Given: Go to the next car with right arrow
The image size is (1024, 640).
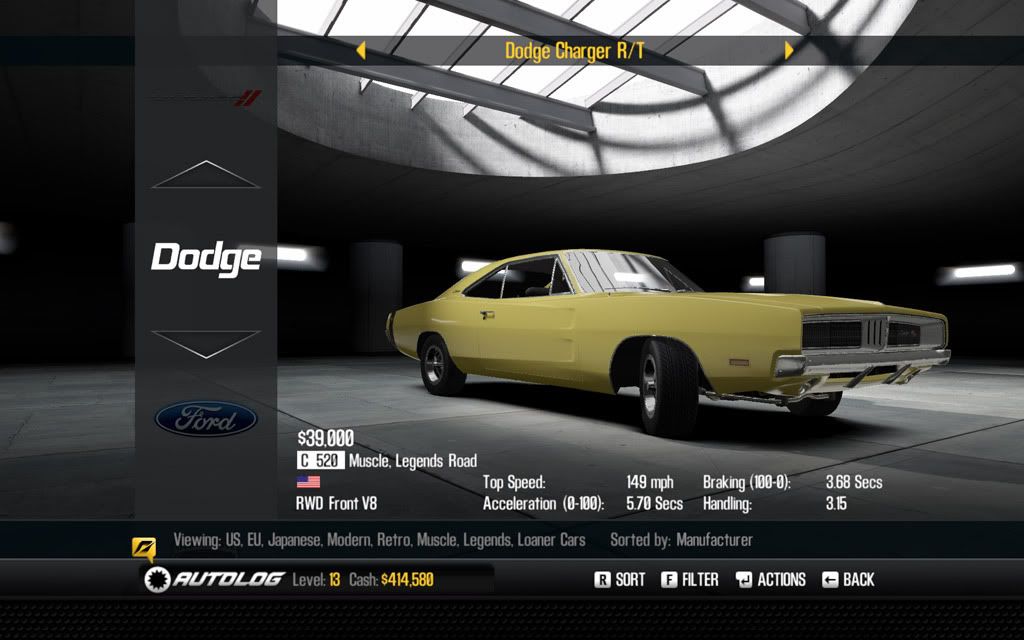Looking at the screenshot, I should click(789, 50).
